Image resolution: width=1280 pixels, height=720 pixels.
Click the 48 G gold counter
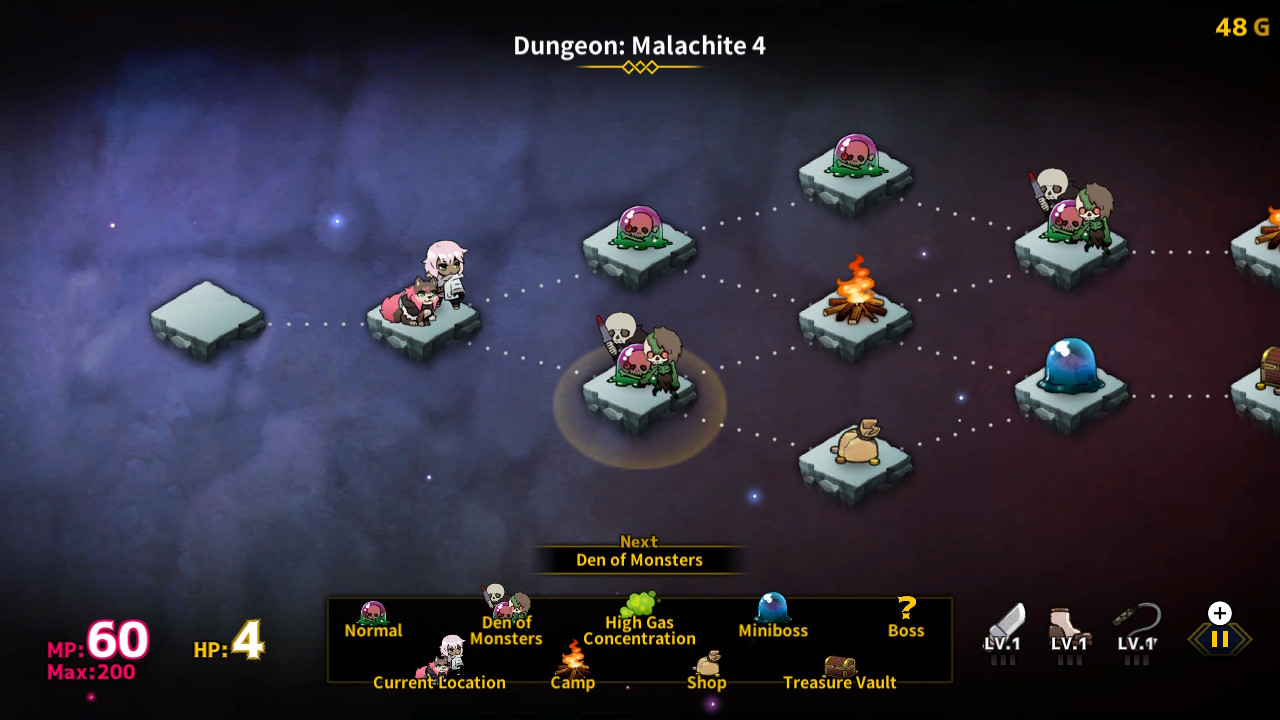click(x=1243, y=27)
